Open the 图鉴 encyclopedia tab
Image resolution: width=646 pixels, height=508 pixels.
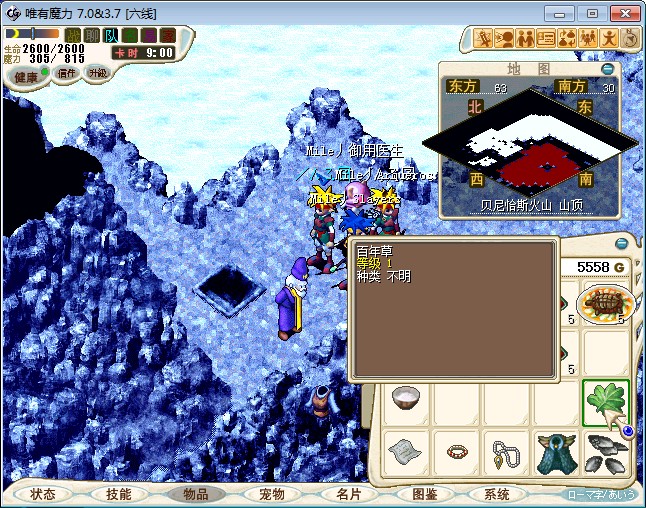(x=424, y=494)
